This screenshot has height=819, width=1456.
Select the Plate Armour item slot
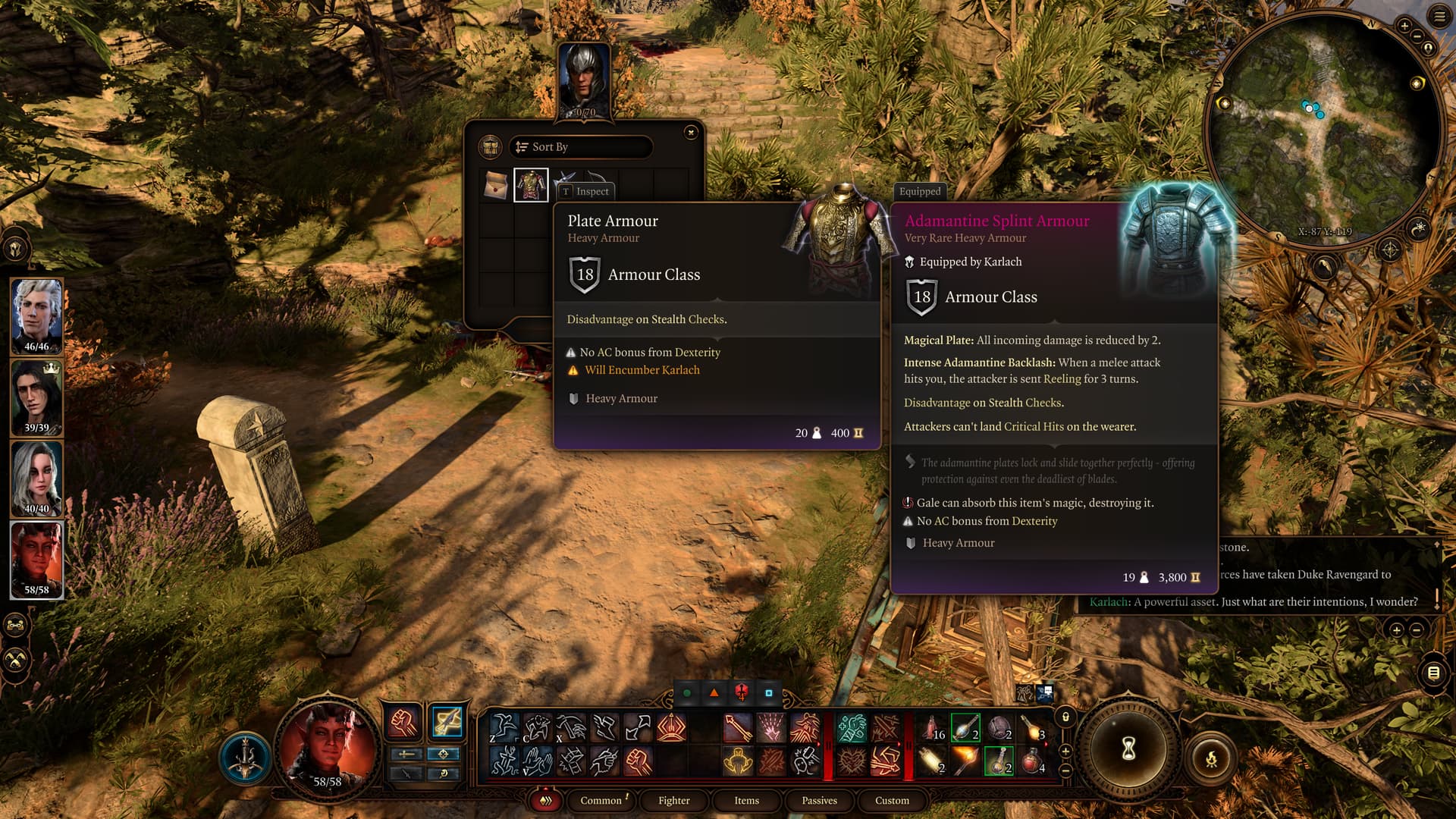pos(531,185)
